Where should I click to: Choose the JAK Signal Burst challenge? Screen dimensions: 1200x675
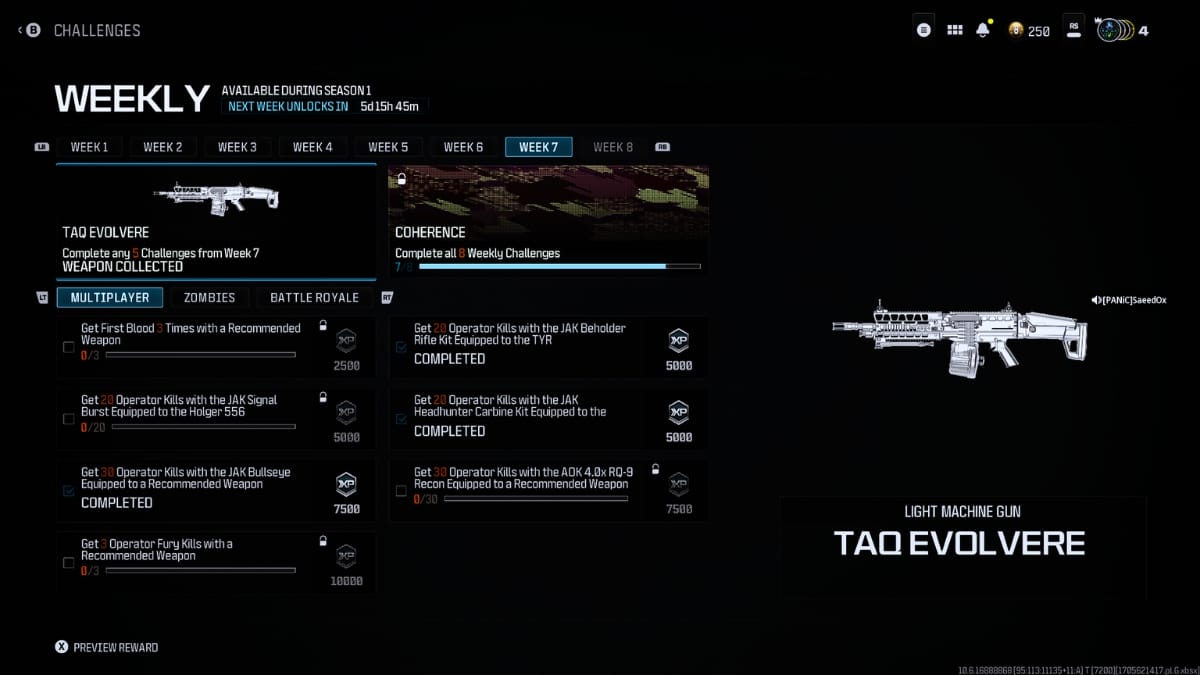[216, 418]
